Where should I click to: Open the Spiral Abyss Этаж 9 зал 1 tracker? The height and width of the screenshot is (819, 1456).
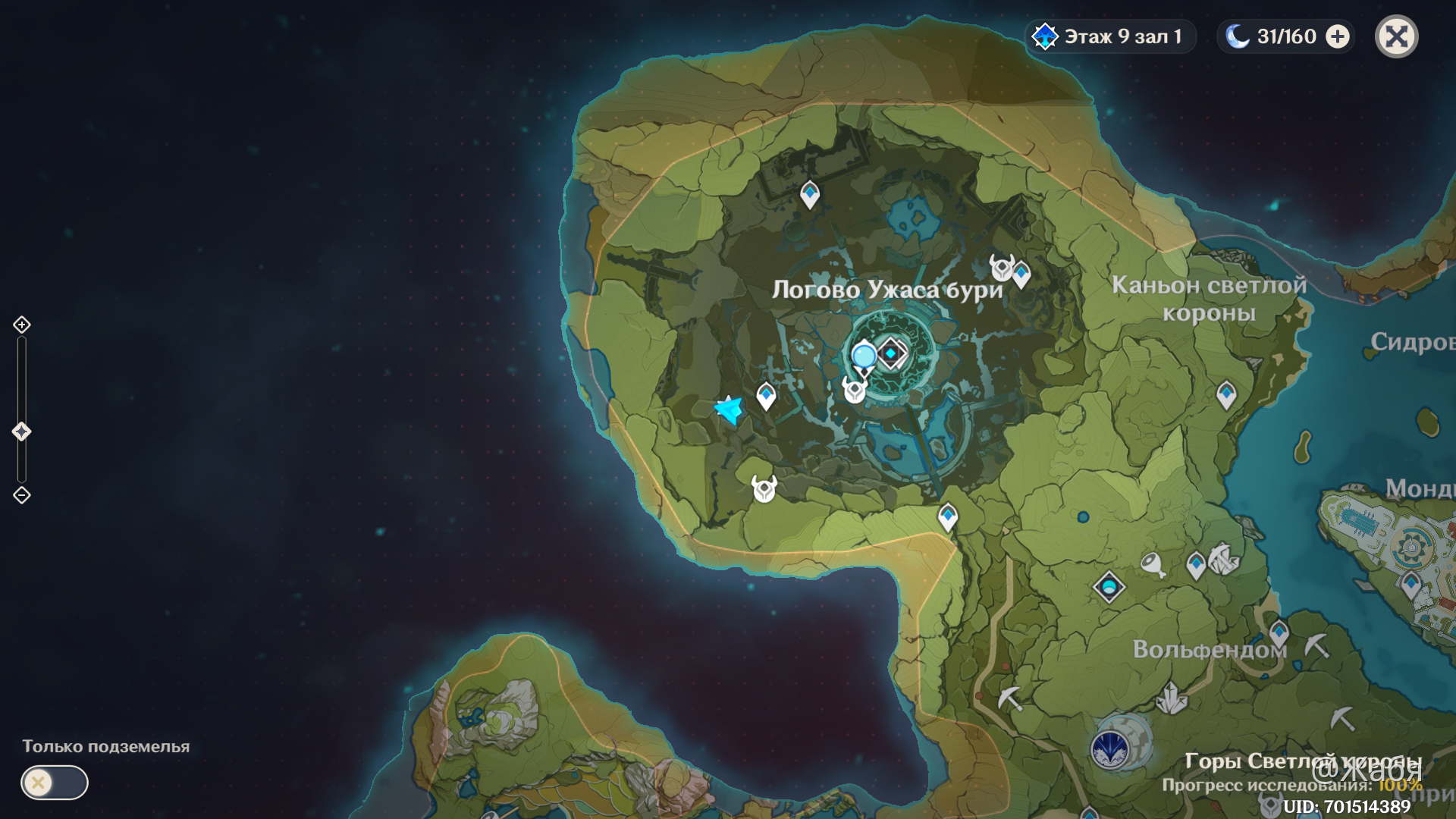(x=1111, y=36)
